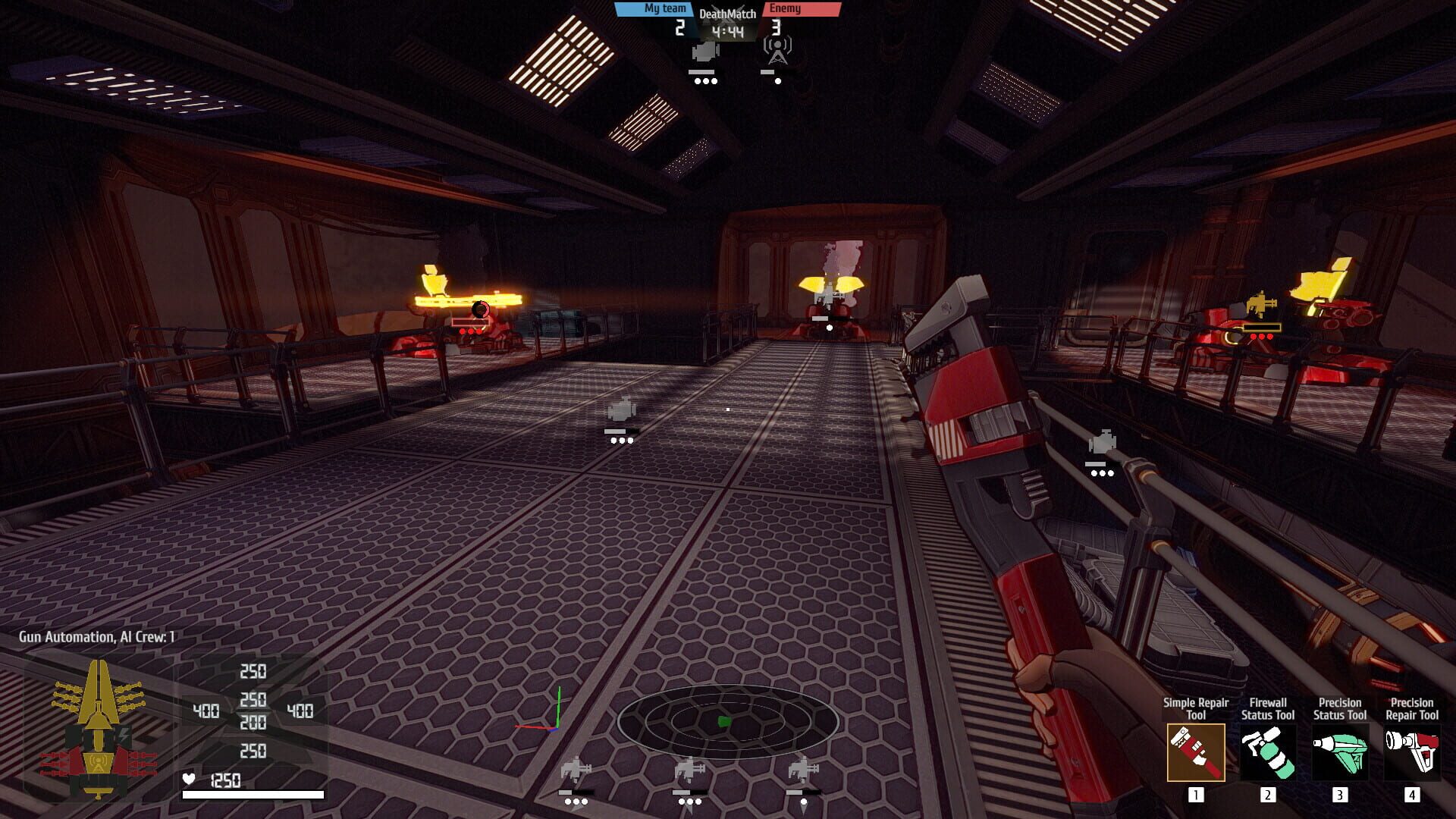Image resolution: width=1456 pixels, height=819 pixels.
Task: Click the red rear gun cluster on the schematic
Action: pyautogui.click(x=53, y=764)
